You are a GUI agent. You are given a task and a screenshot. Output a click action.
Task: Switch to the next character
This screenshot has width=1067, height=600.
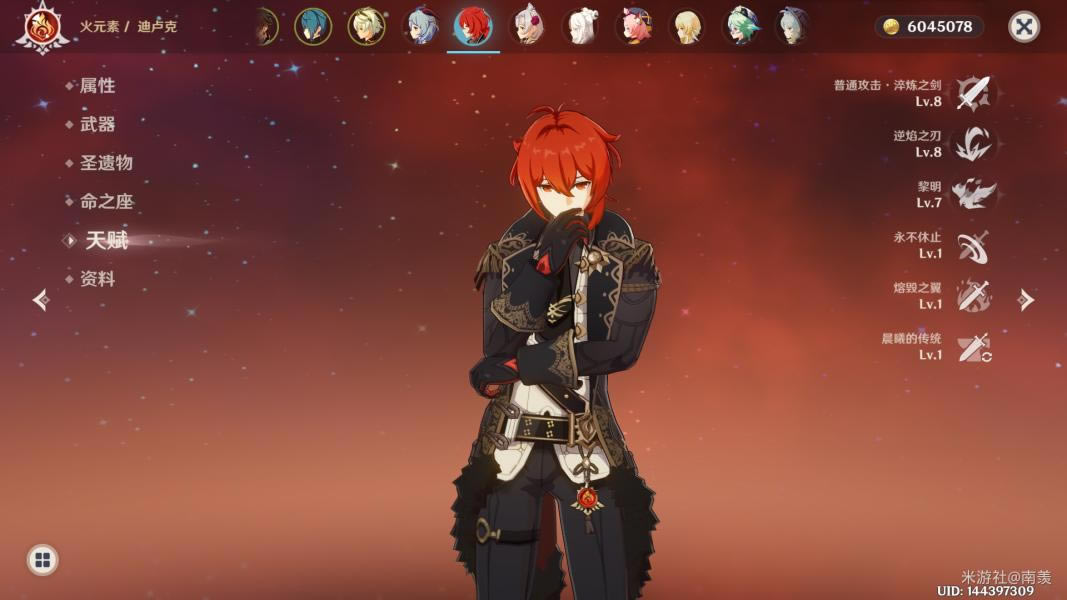coord(1026,300)
